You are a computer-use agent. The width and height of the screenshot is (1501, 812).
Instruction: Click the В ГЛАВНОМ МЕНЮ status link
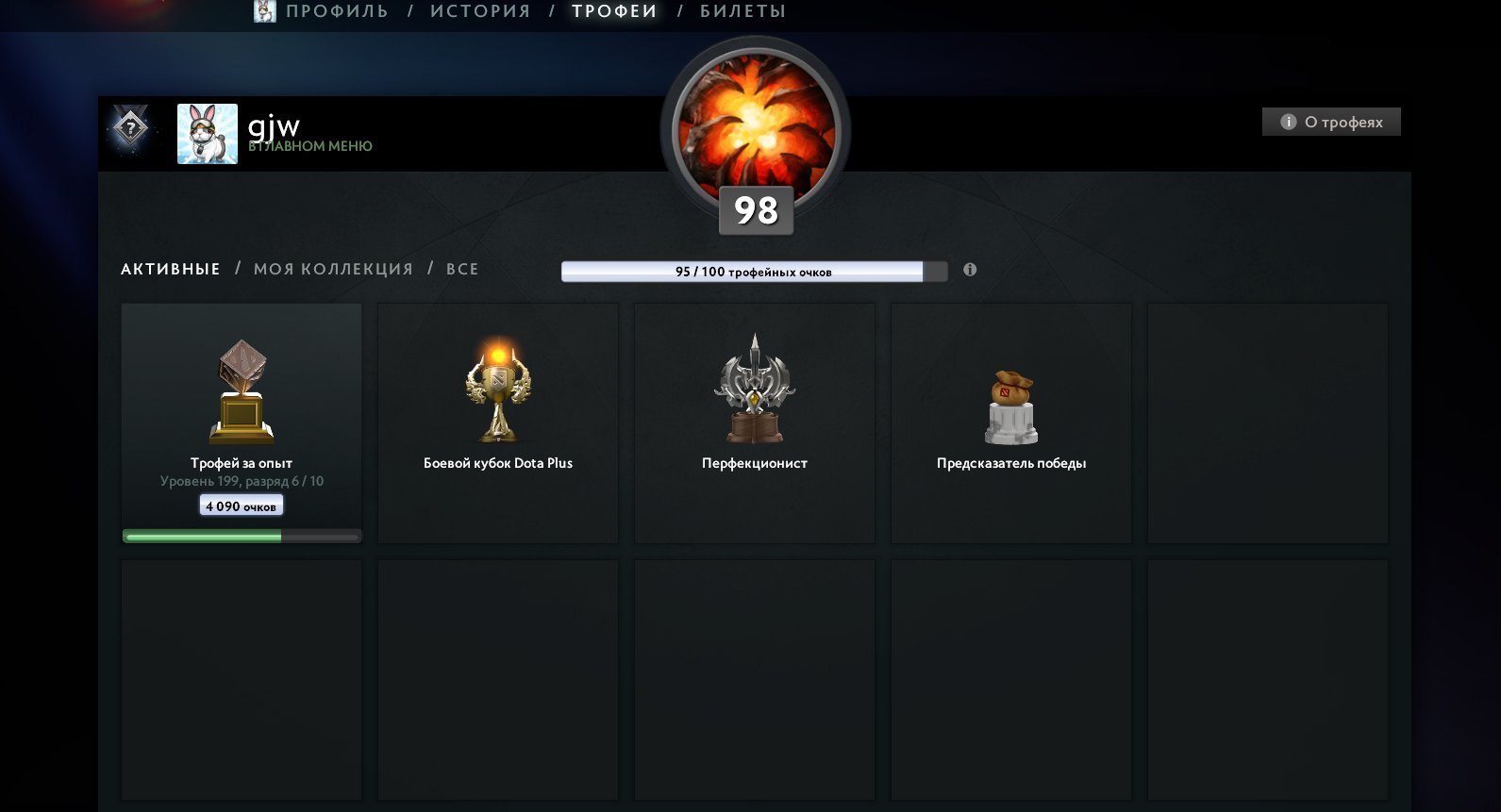(313, 146)
